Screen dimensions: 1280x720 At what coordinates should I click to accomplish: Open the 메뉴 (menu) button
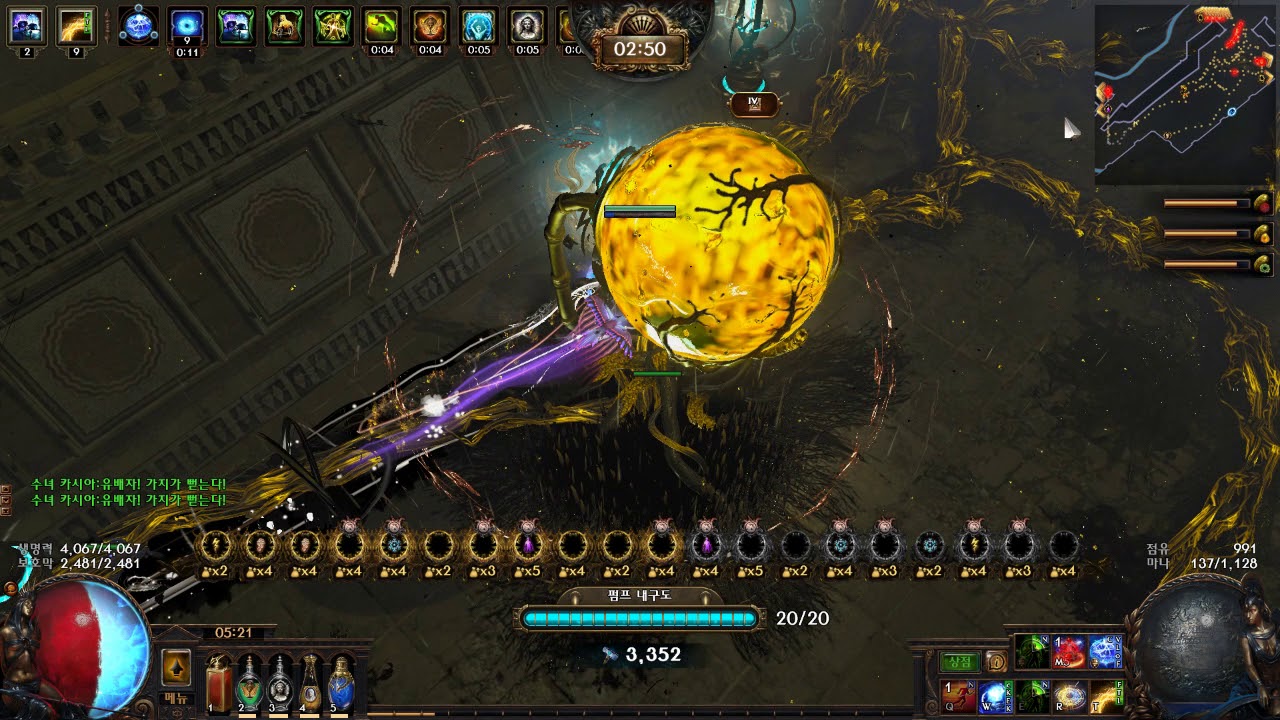pyautogui.click(x=175, y=700)
